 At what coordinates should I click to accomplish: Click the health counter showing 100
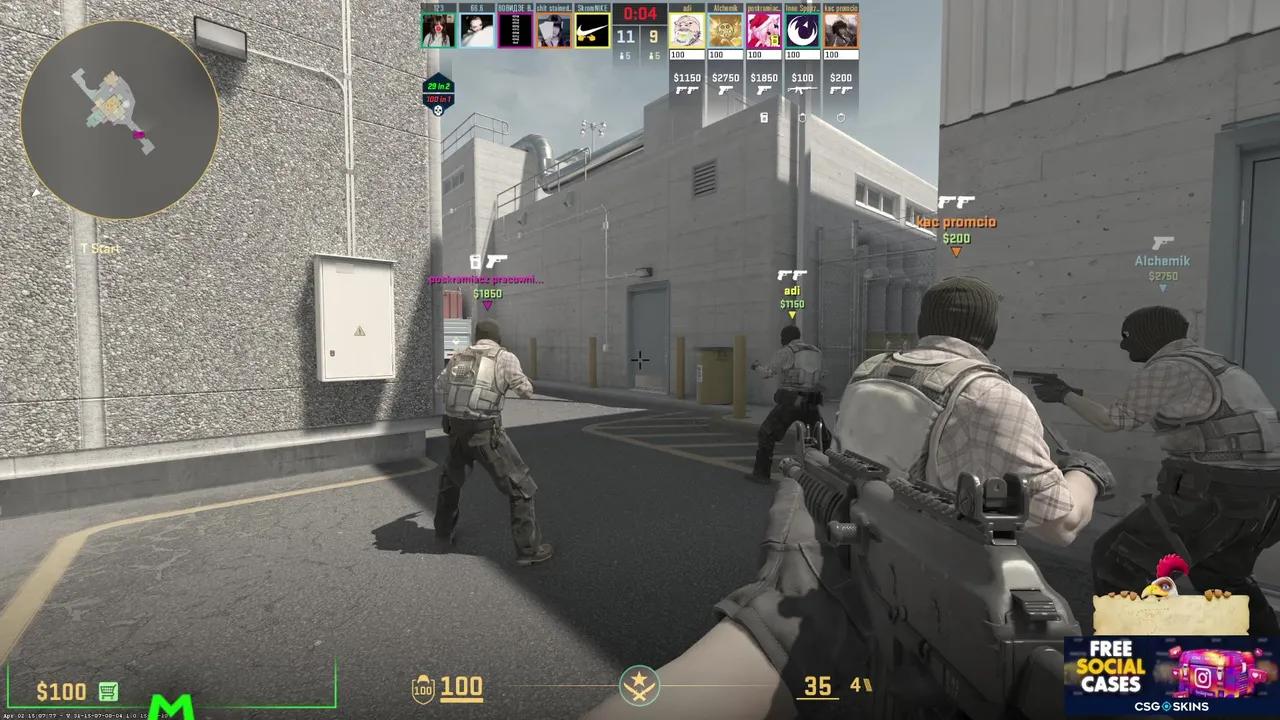pos(464,687)
